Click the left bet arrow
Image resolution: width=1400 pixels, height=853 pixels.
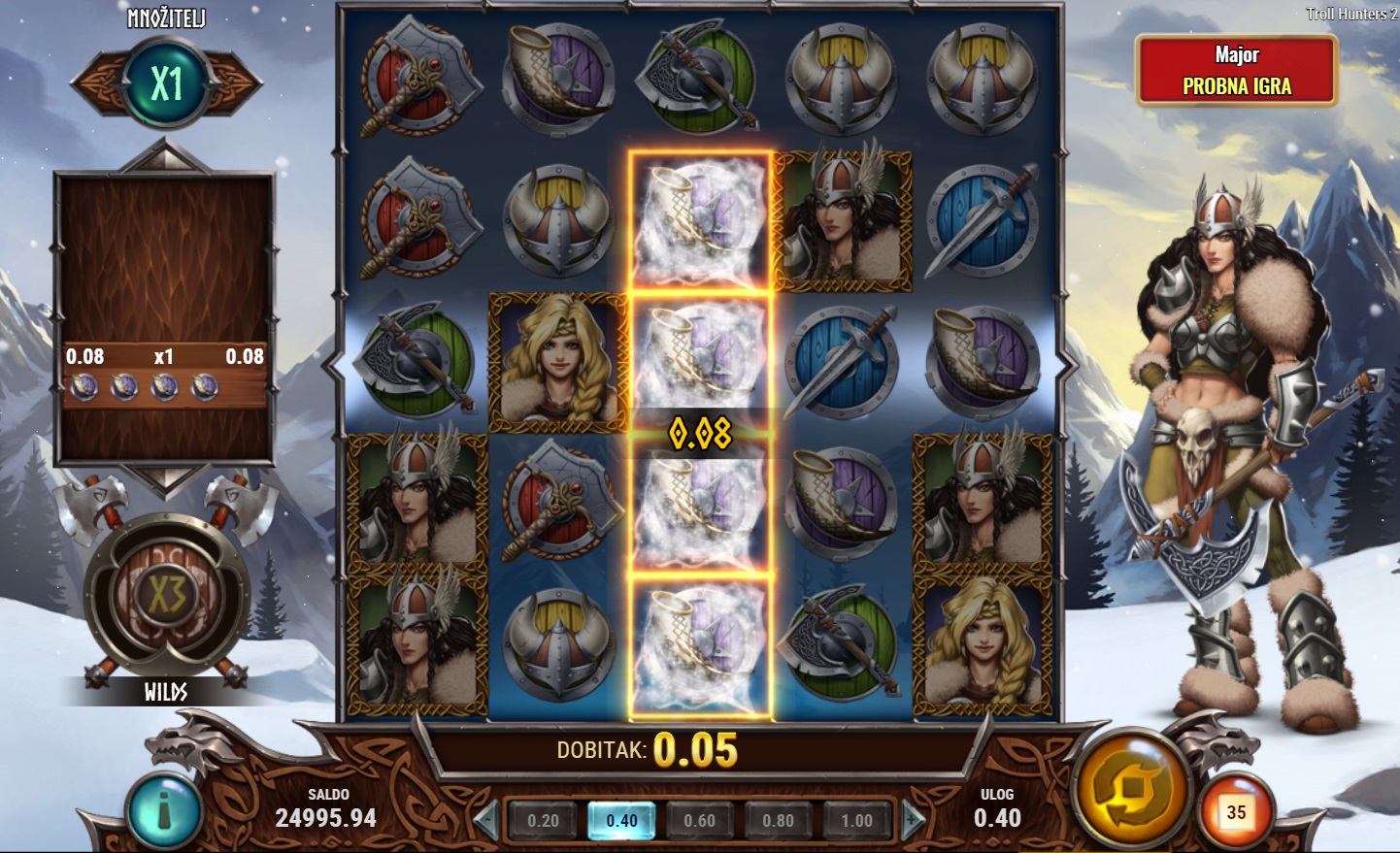click(486, 821)
